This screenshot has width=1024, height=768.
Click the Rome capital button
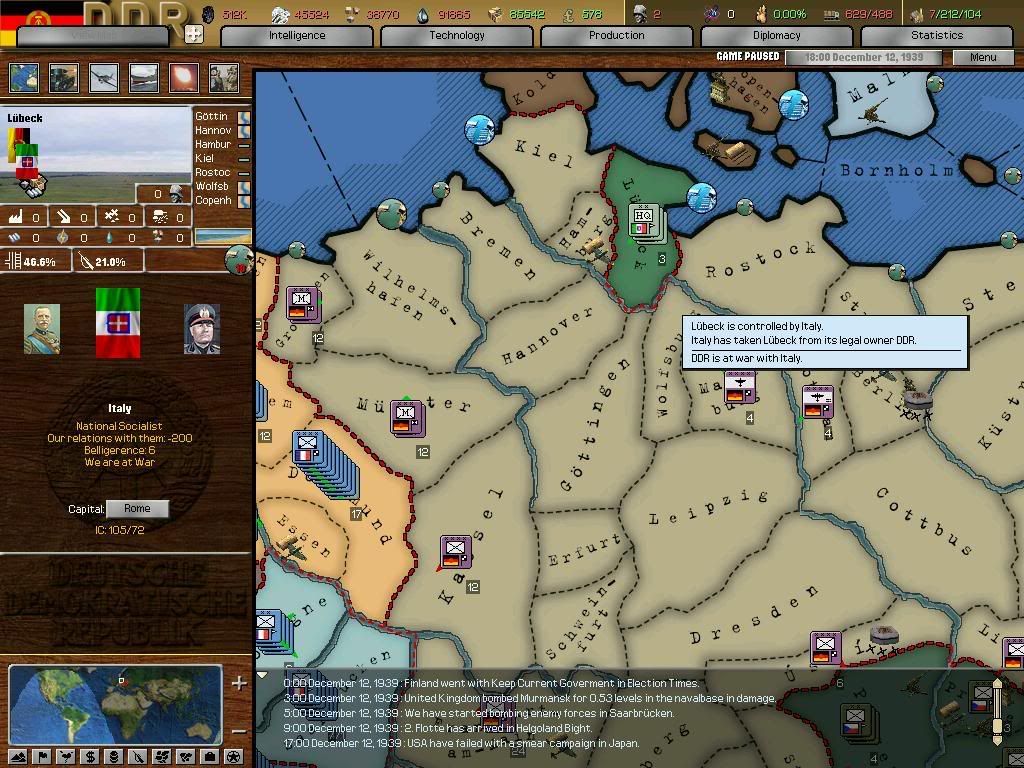137,509
